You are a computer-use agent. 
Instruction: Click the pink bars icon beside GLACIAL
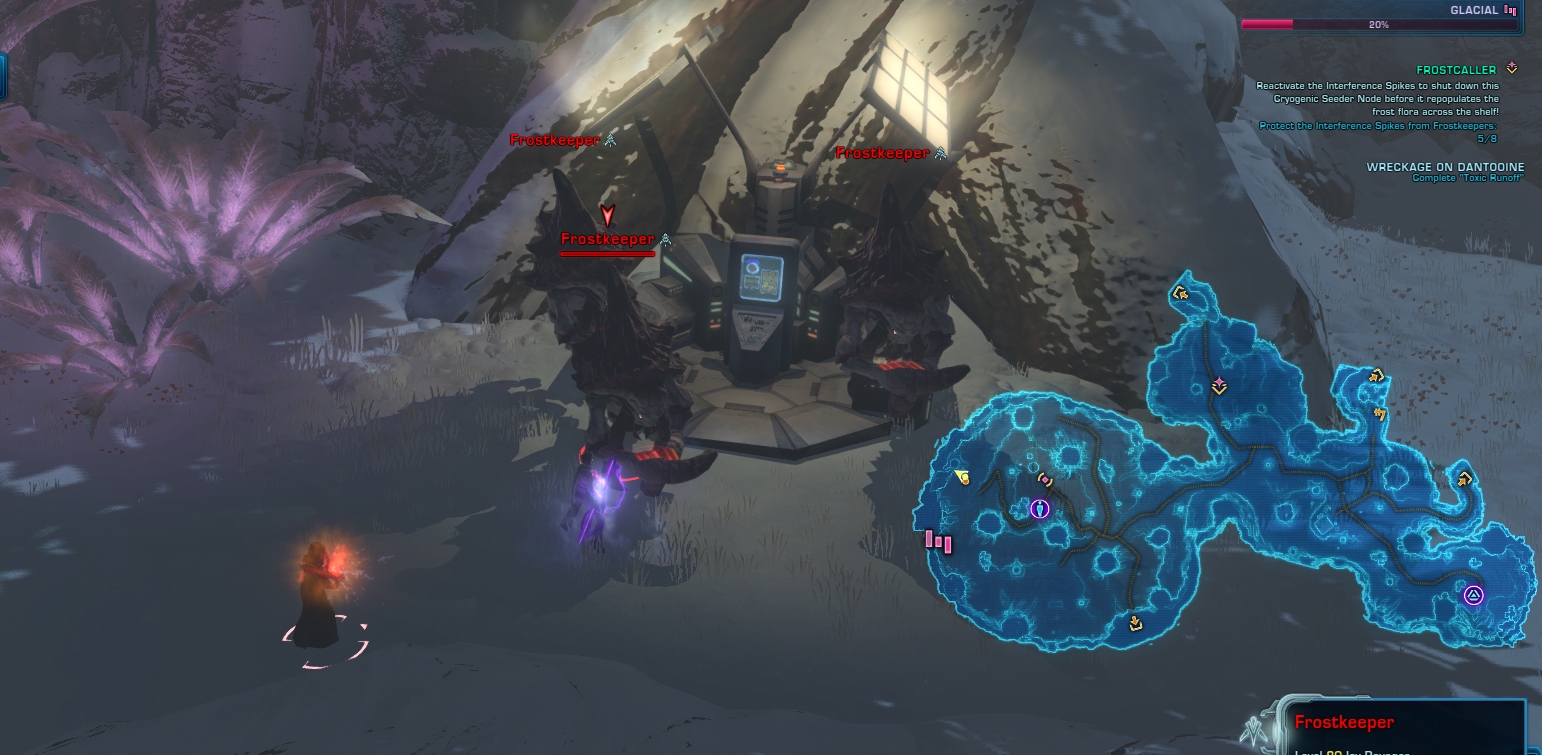[1510, 10]
